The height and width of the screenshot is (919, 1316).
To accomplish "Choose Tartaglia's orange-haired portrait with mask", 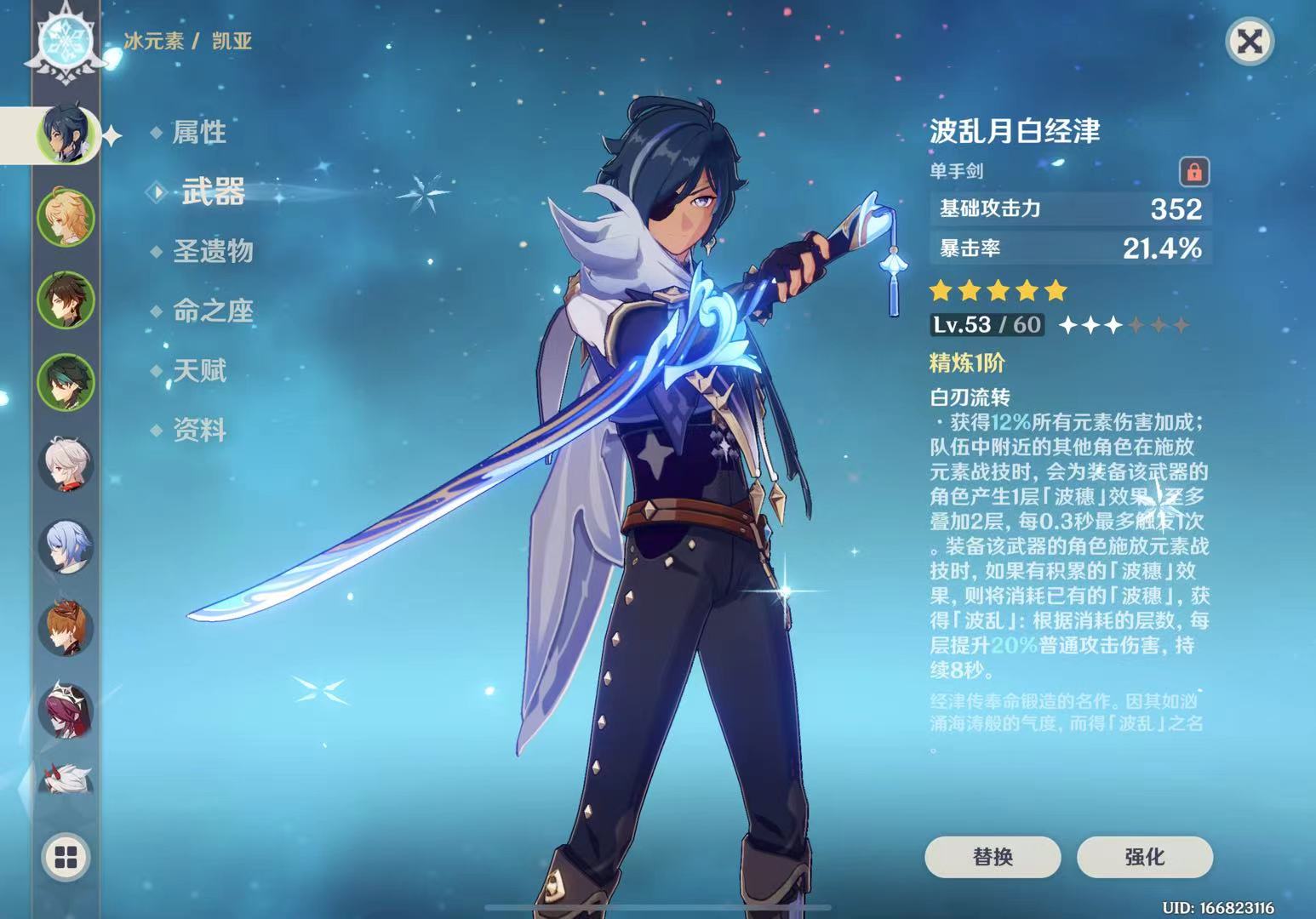I will tap(66, 628).
